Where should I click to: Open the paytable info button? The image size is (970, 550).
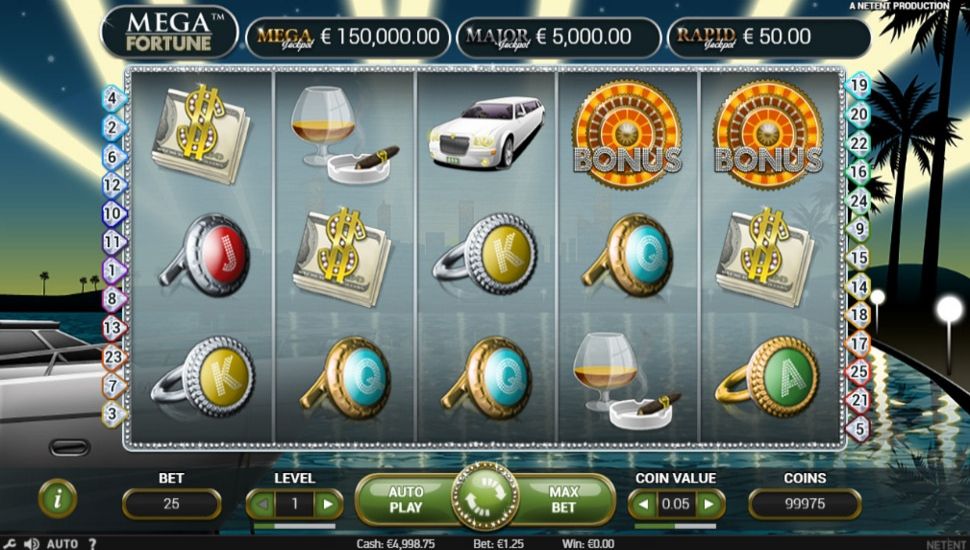pyautogui.click(x=57, y=499)
